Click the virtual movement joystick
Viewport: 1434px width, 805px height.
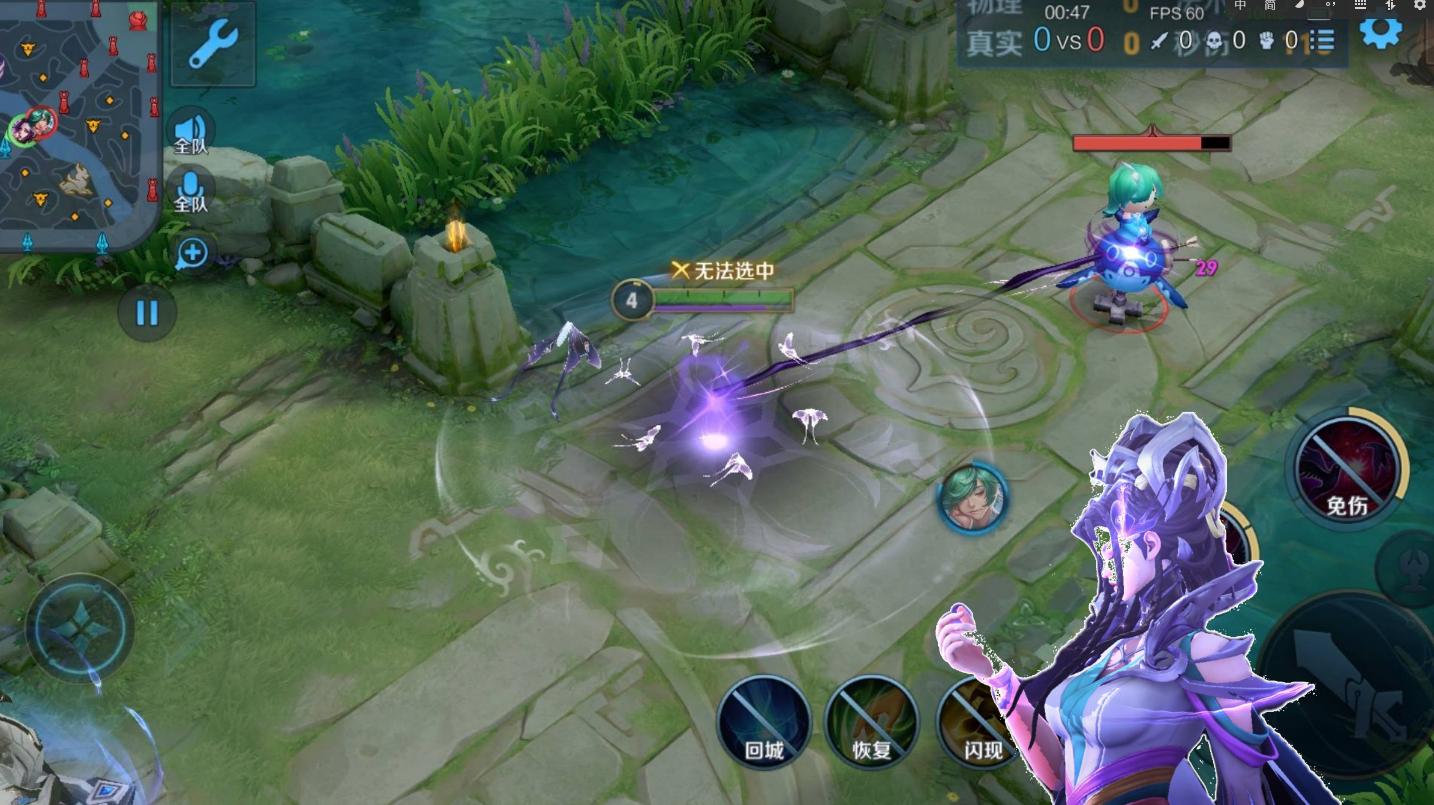[80, 629]
